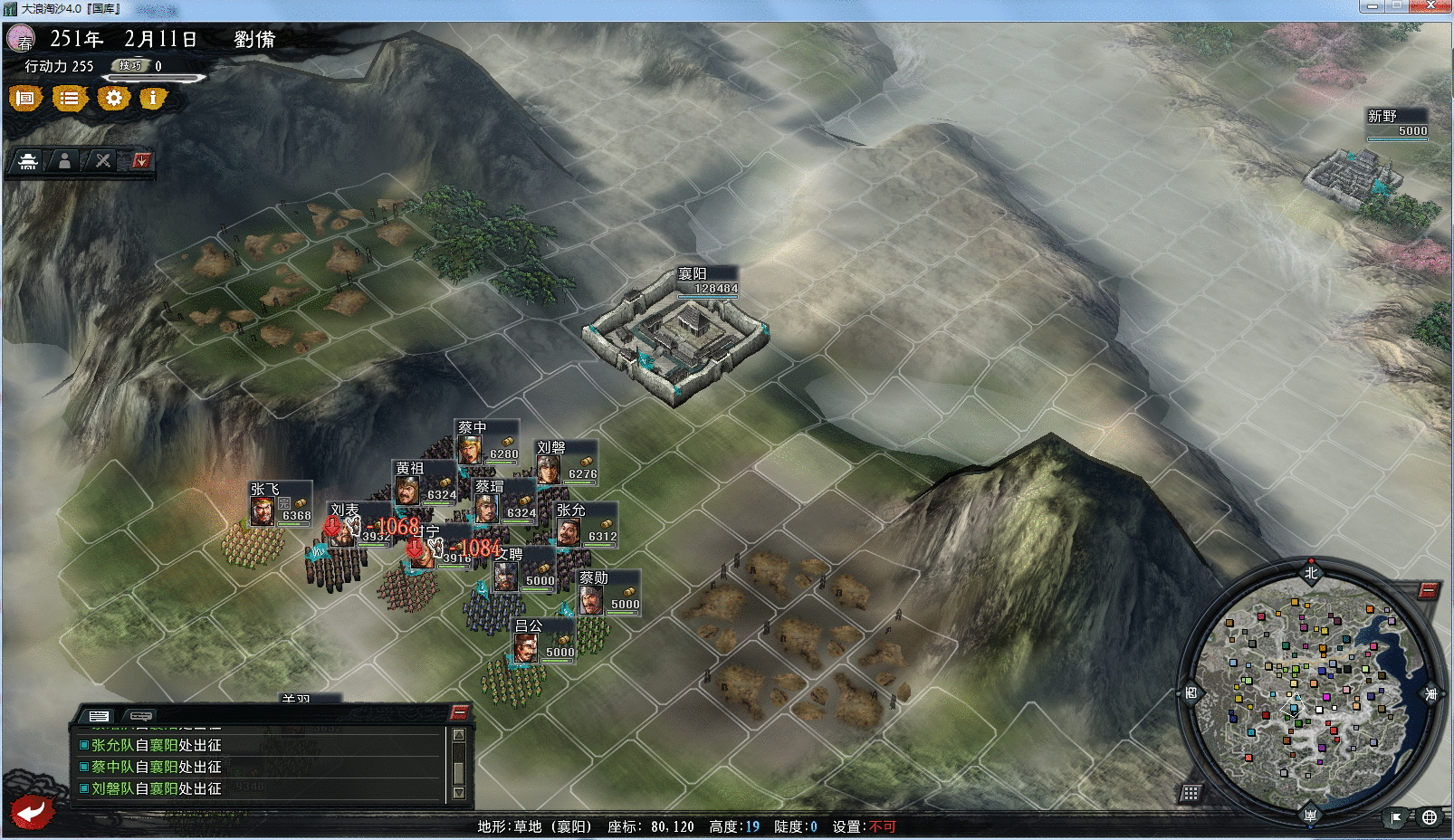Toggle the grid button beside the minimap
This screenshot has width=1454, height=840.
tap(1191, 794)
